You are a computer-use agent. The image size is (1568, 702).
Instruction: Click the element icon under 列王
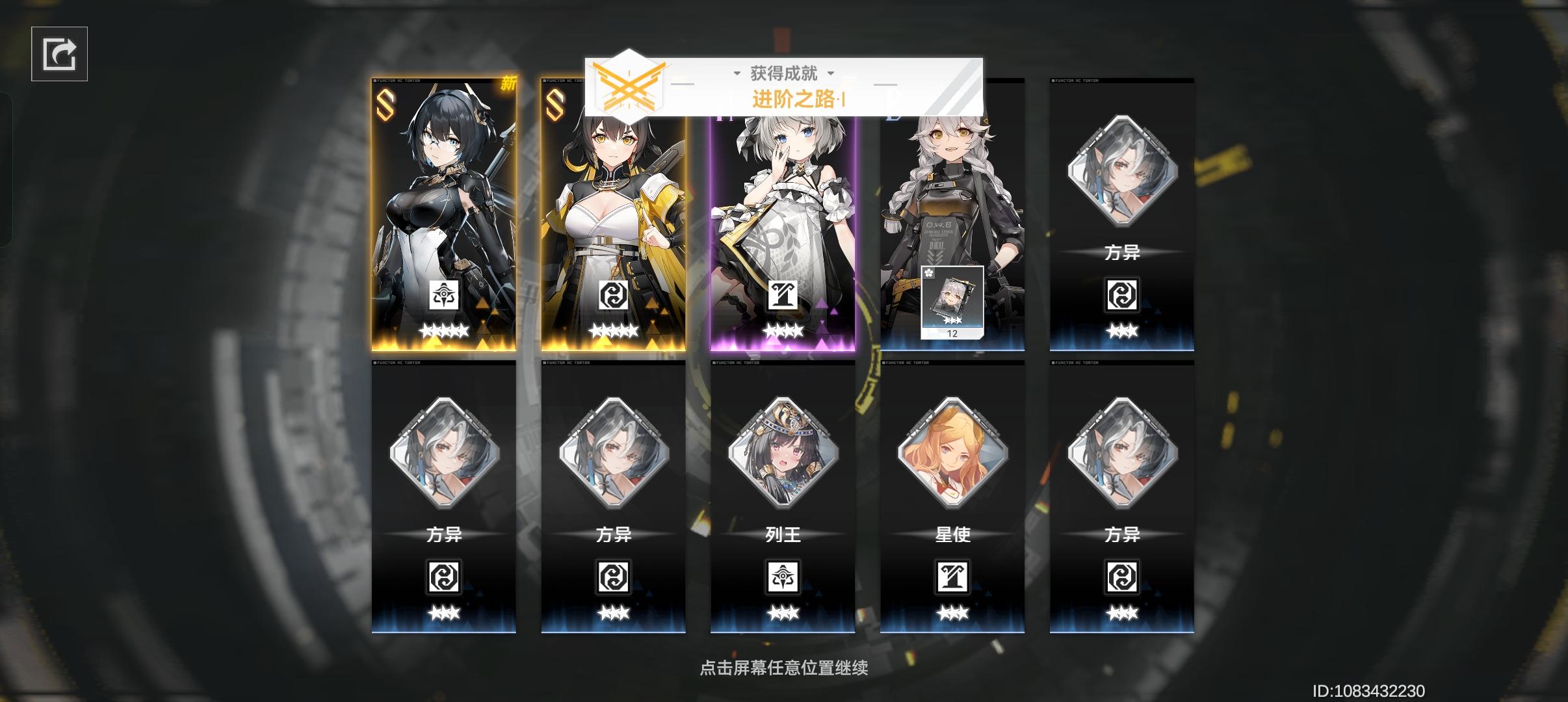coord(783,577)
